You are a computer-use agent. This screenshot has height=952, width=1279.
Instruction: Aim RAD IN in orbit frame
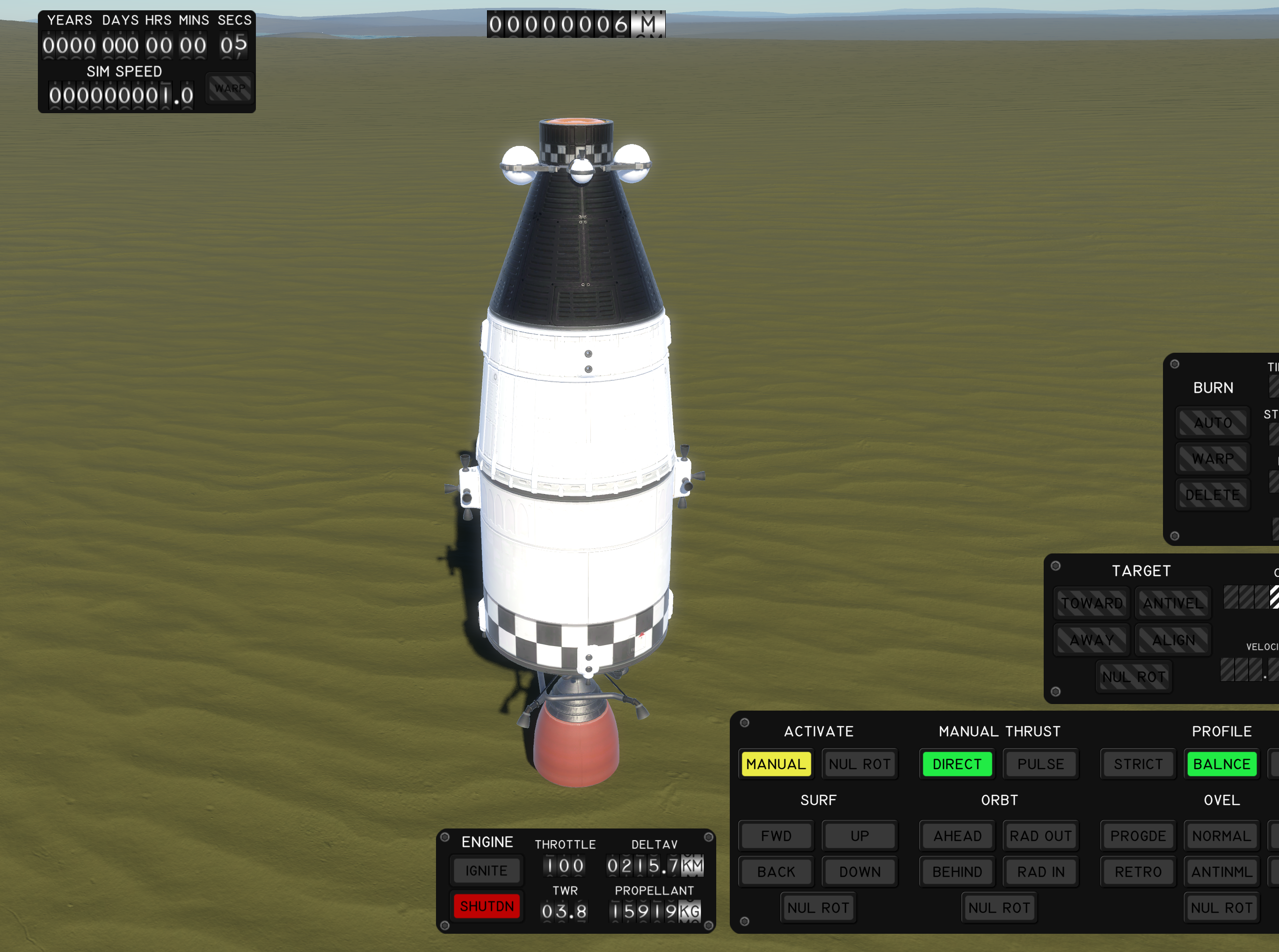[x=1040, y=872]
